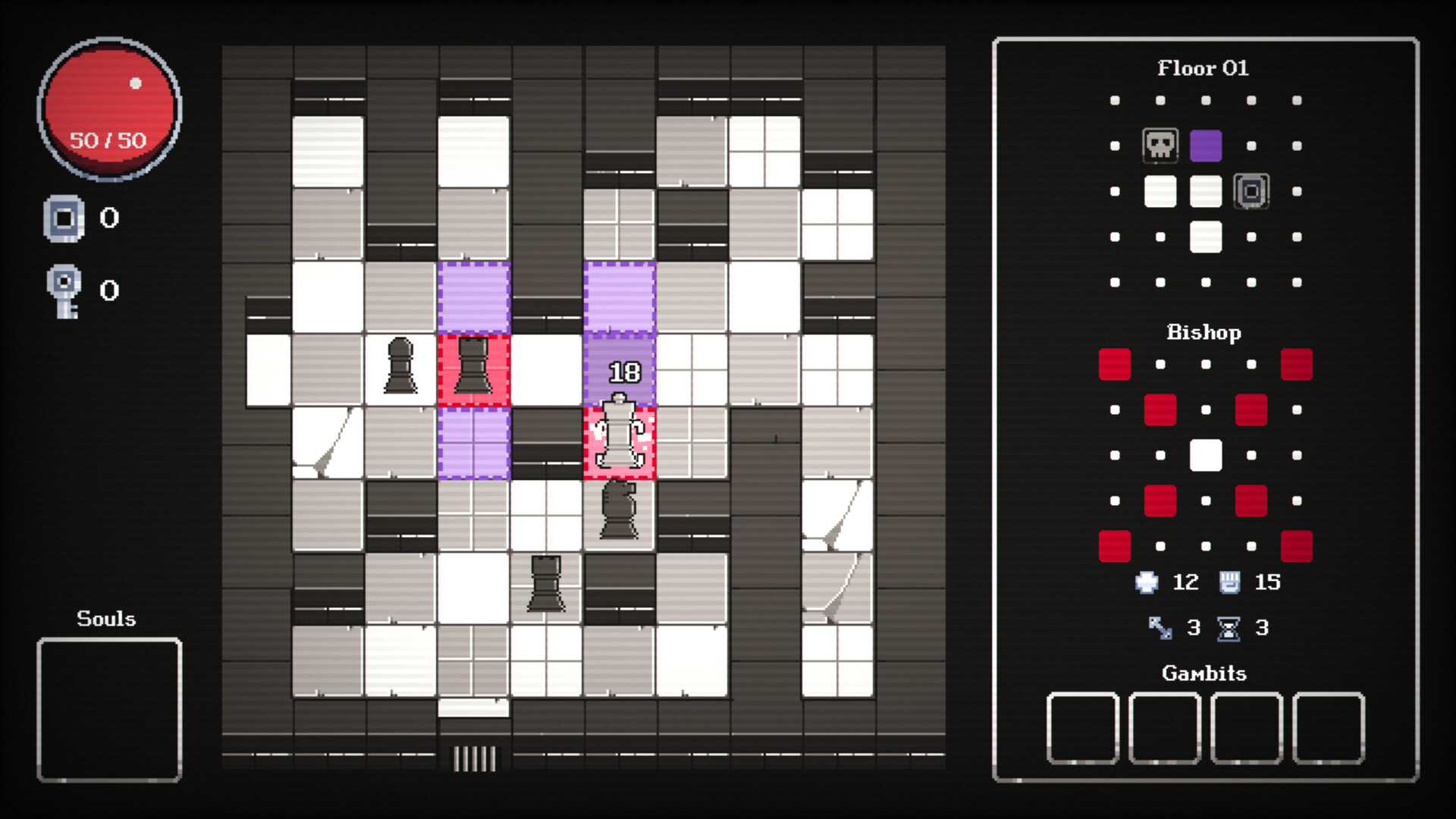Select the purple highlighted move square below the rook
1456x819 pixels.
pos(474,444)
